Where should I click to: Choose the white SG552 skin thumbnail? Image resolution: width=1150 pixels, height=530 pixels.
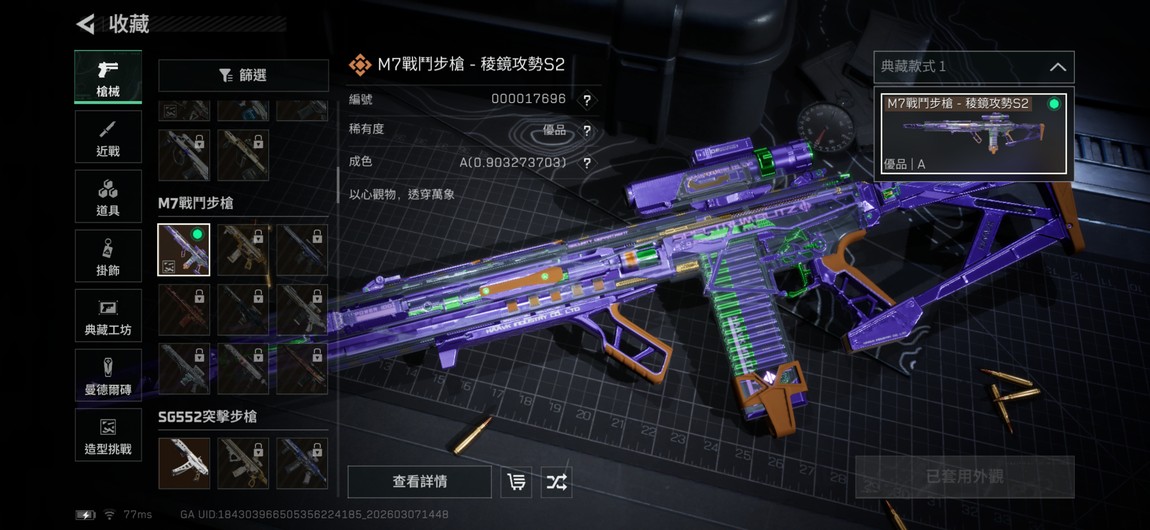point(184,463)
